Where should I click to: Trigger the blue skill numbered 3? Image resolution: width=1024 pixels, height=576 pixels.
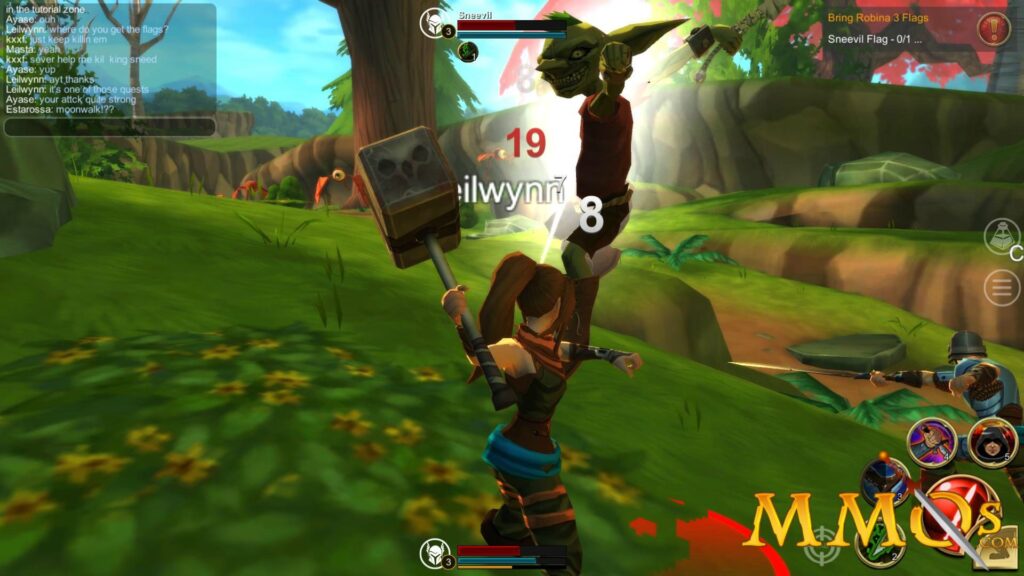point(884,481)
